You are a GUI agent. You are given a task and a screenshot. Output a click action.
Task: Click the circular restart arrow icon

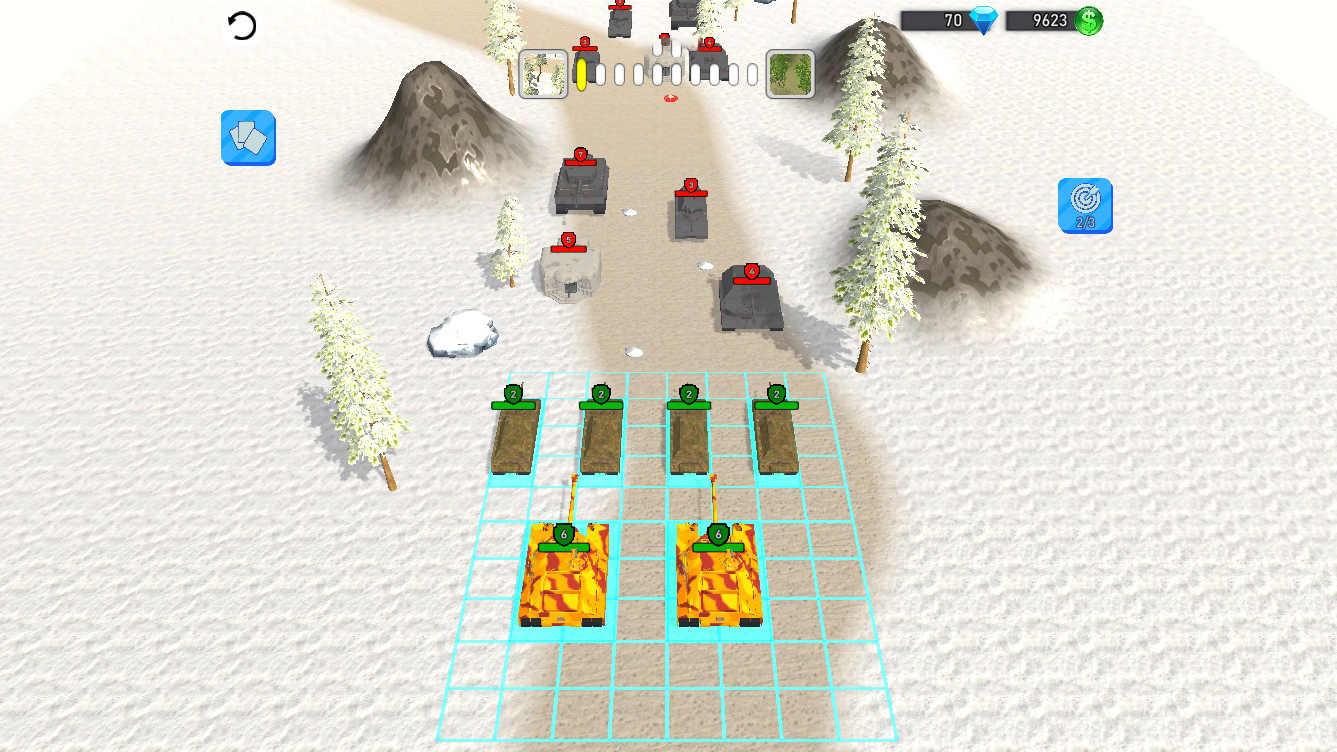[243, 23]
